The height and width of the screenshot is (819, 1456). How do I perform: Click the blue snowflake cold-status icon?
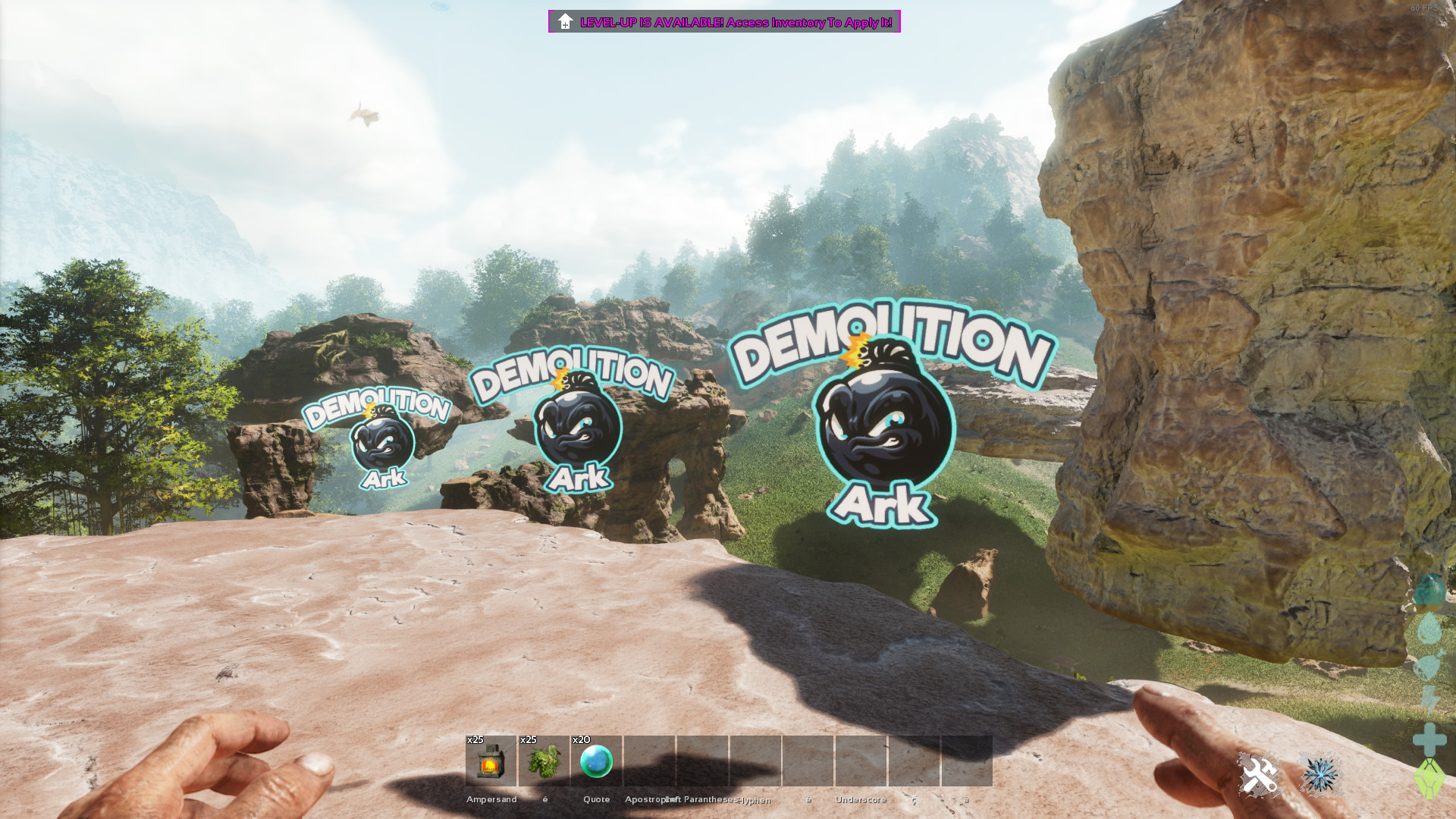pyautogui.click(x=1319, y=774)
